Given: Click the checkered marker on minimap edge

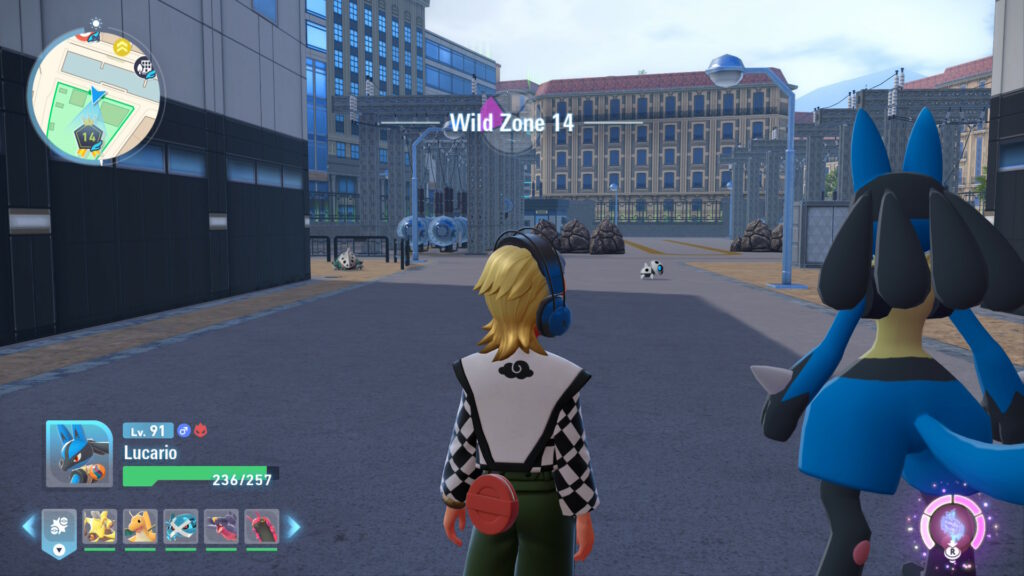Looking at the screenshot, I should click(x=144, y=67).
